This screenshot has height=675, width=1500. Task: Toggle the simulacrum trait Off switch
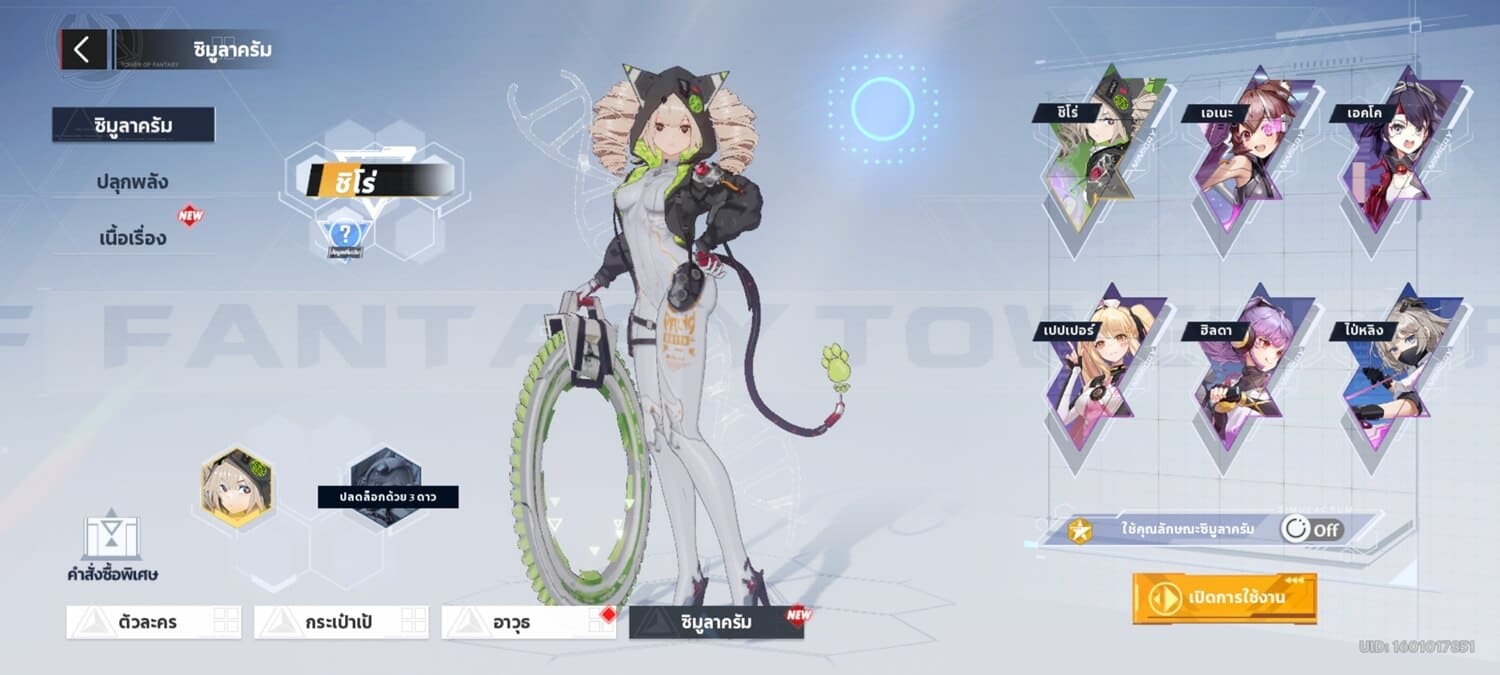click(x=1312, y=529)
